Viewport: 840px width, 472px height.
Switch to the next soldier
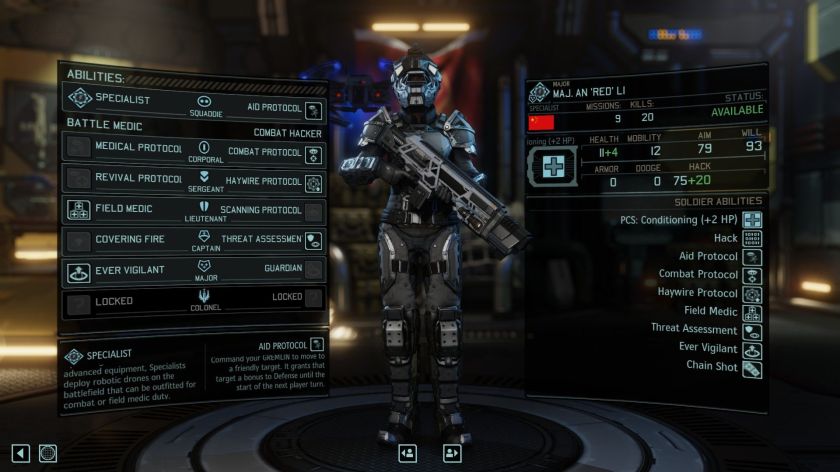click(x=451, y=453)
